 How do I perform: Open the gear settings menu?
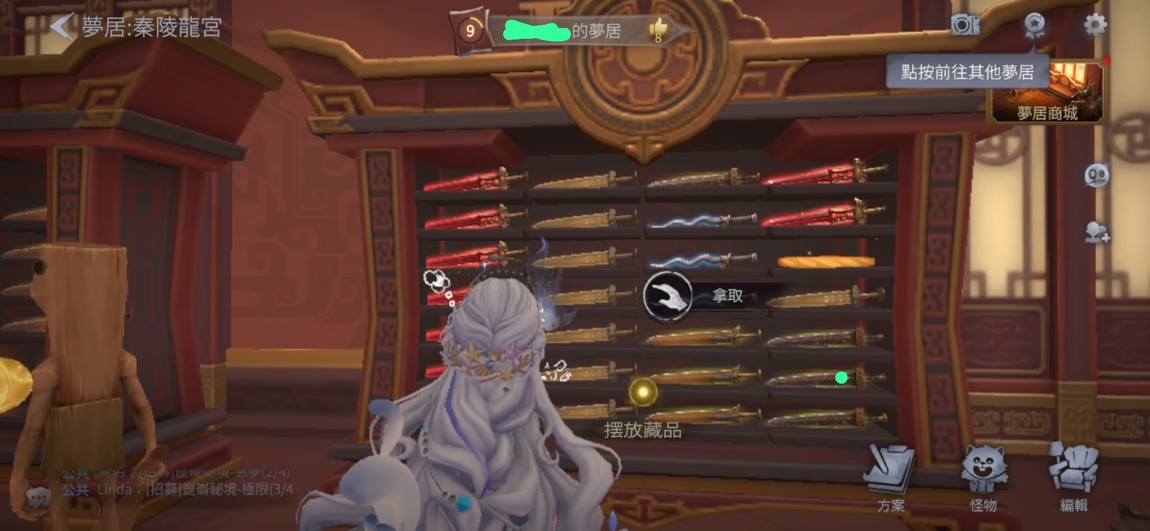1095,25
